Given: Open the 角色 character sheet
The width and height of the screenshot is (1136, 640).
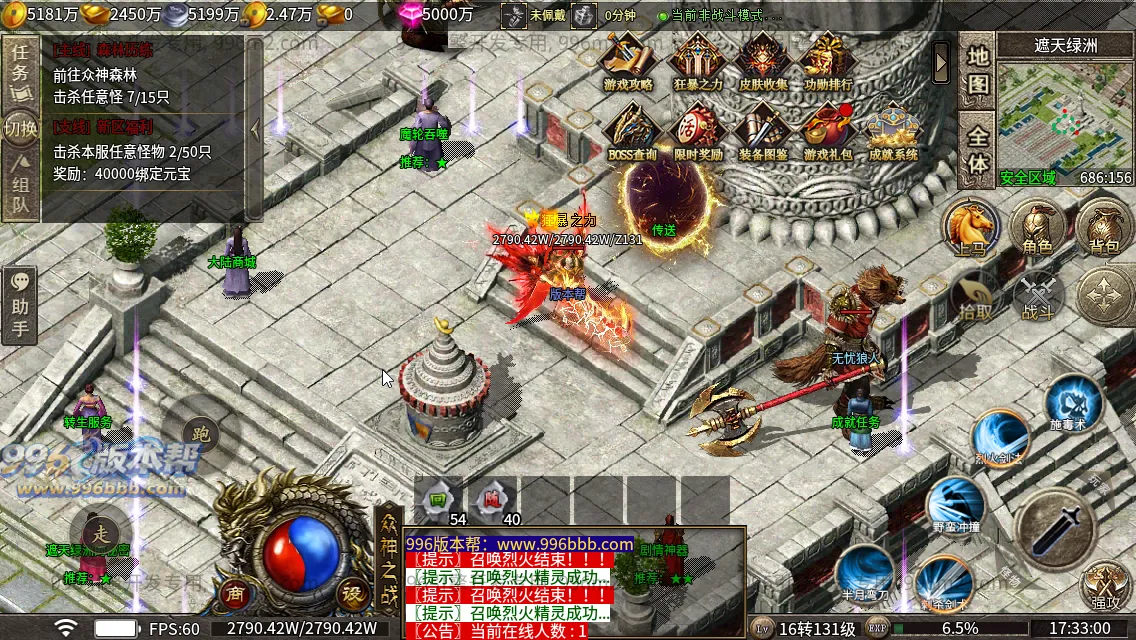Looking at the screenshot, I should pyautogui.click(x=1037, y=226).
